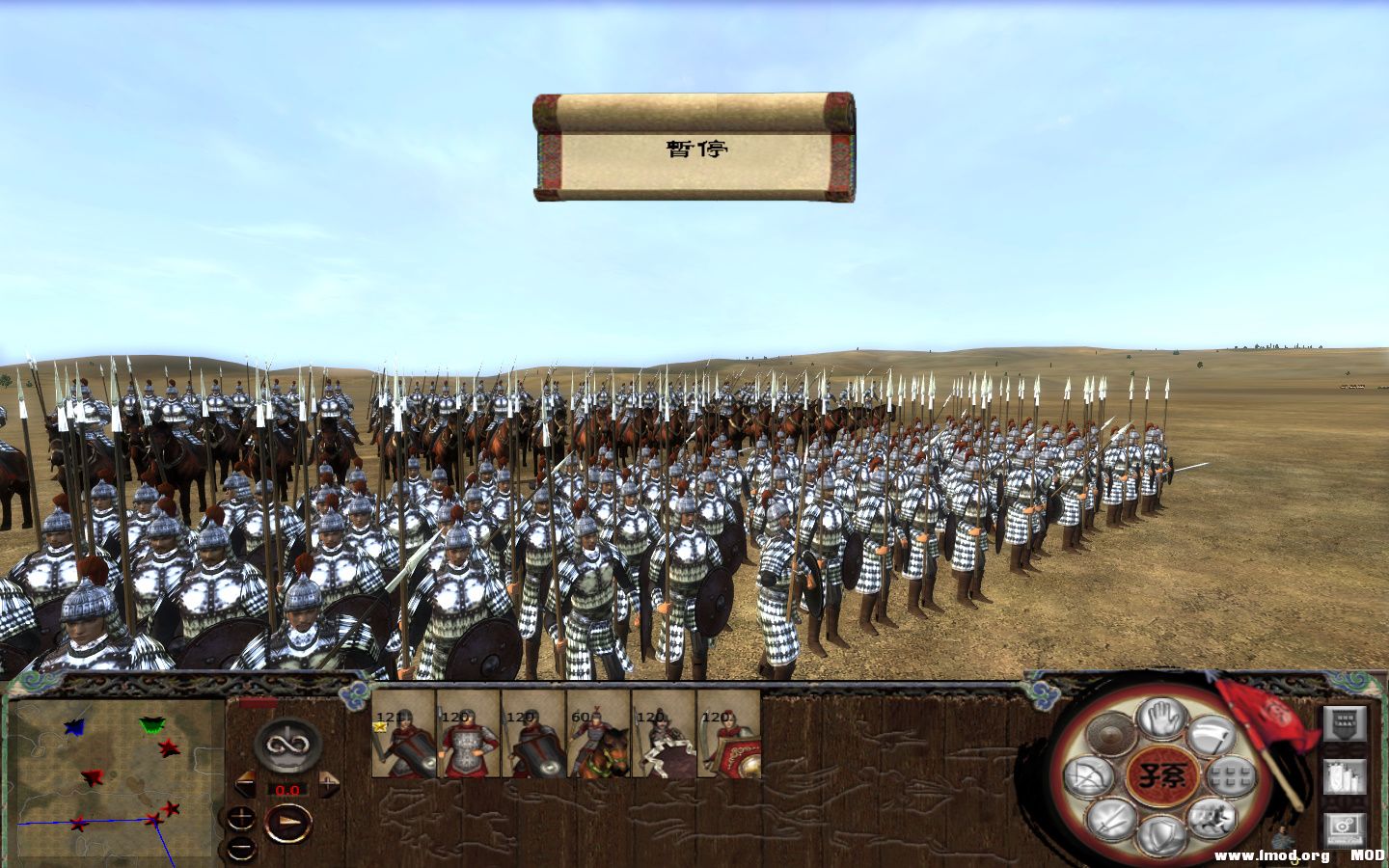Click the running withdraw icon
Viewport: 1389px width, 868px height.
click(1212, 820)
